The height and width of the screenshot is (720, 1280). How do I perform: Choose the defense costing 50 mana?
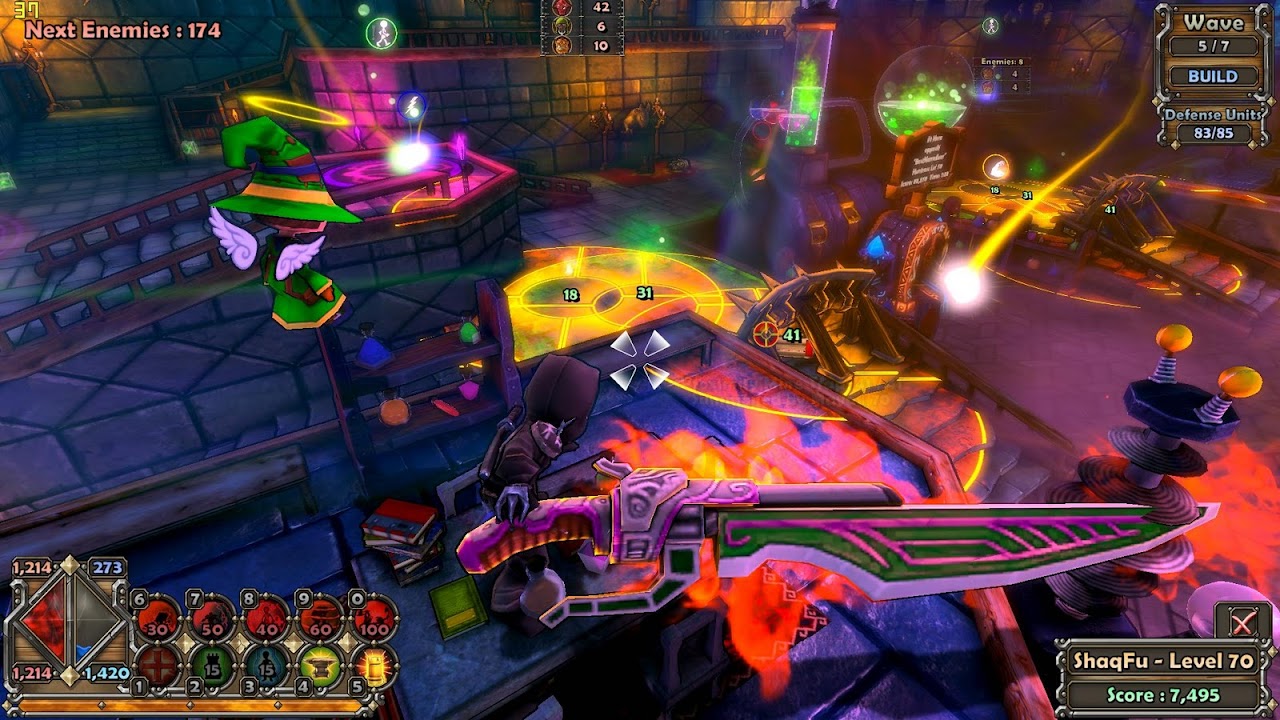coord(212,621)
